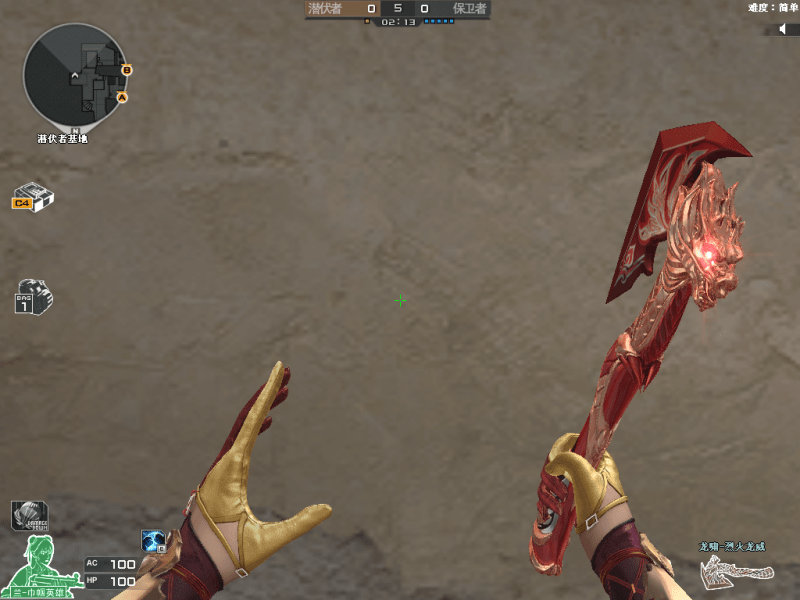The width and height of the screenshot is (800, 600).
Task: Click the green character portrait
Action: (39, 564)
